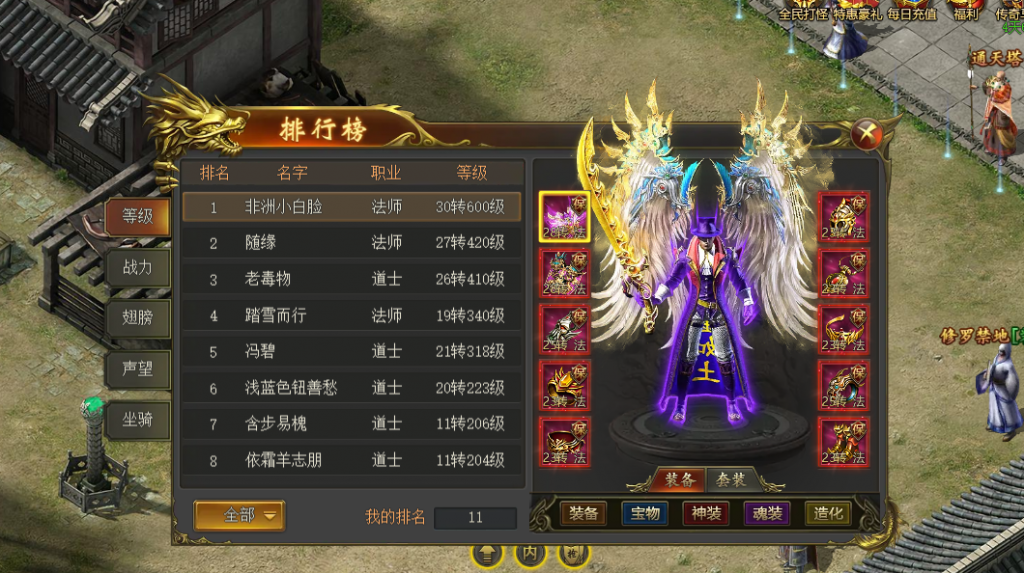Viewport: 1024px width, 573px height.
Task: View the 坐骑 ranking tab
Action: tap(137, 420)
